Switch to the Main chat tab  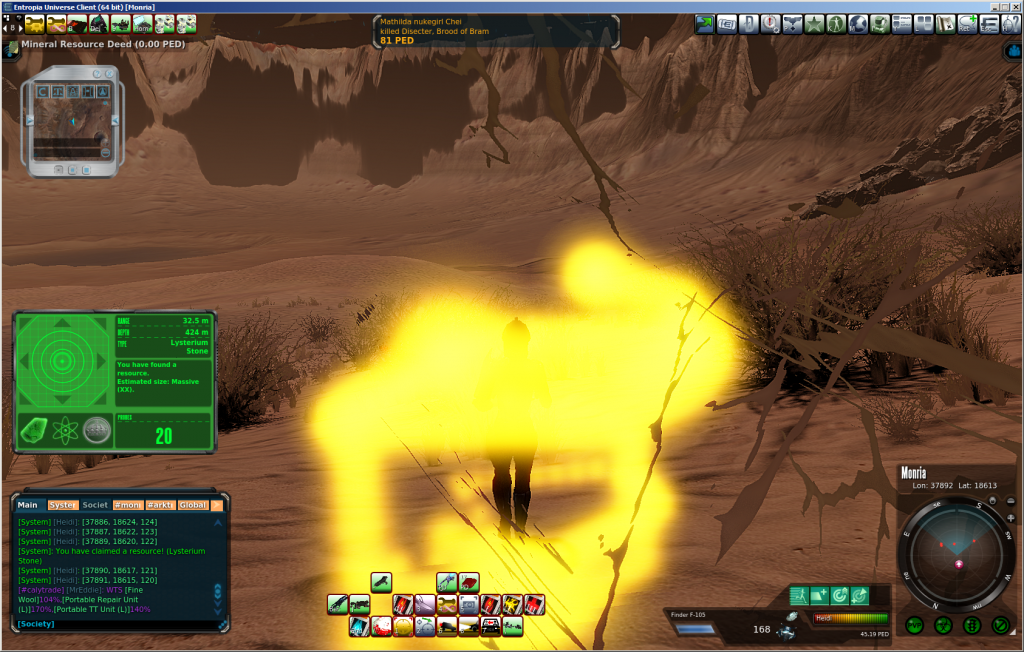coord(27,505)
